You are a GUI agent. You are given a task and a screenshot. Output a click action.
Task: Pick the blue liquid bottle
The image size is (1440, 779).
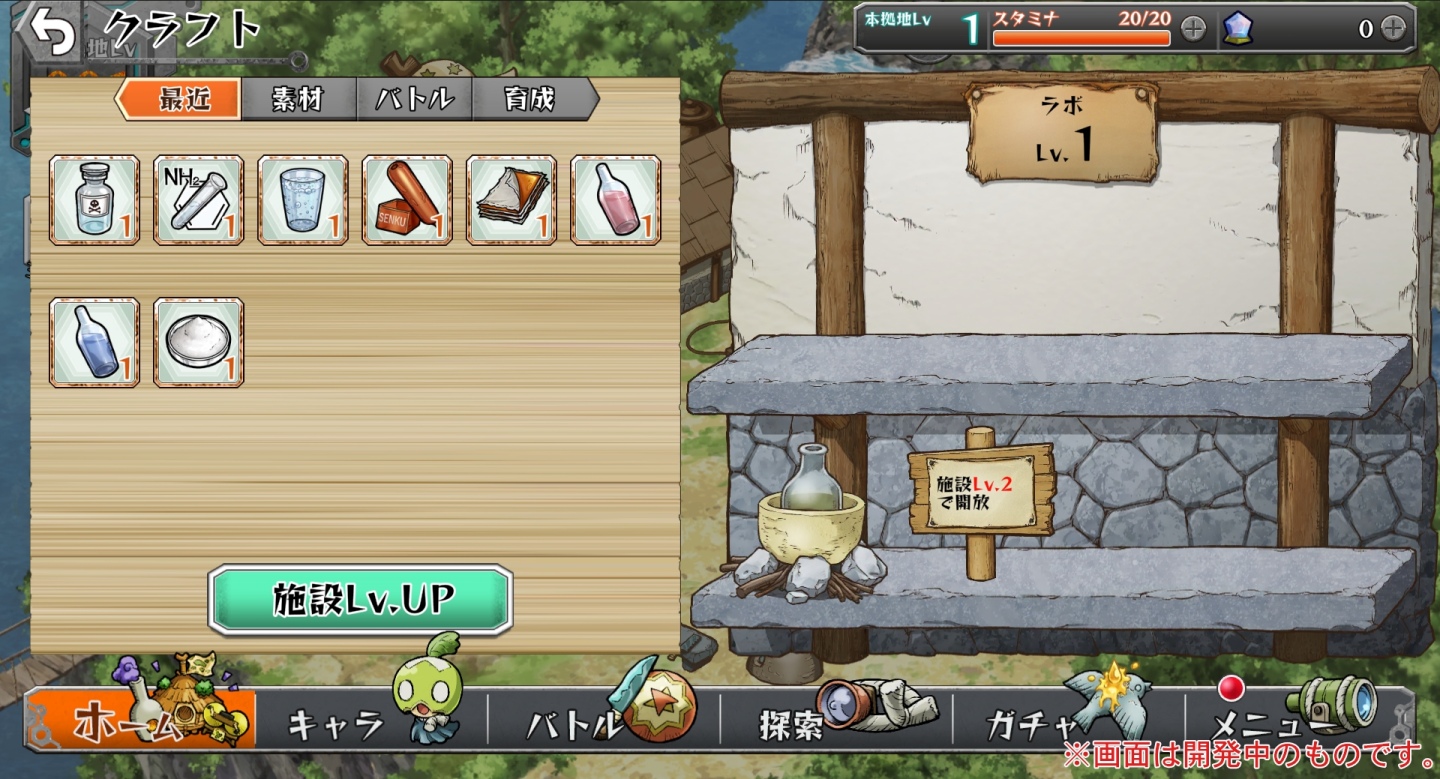[x=94, y=342]
